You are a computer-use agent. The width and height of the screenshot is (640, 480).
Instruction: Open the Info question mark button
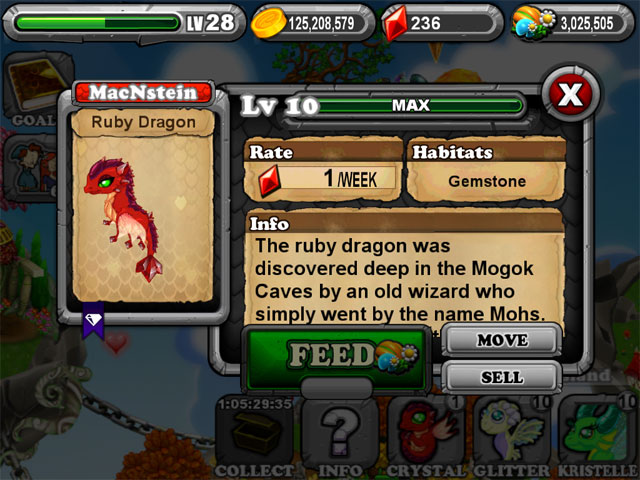point(338,436)
